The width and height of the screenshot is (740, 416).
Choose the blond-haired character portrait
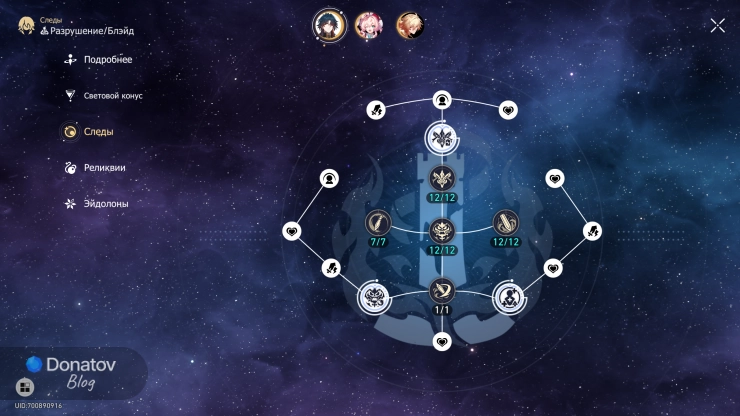pyautogui.click(x=408, y=25)
